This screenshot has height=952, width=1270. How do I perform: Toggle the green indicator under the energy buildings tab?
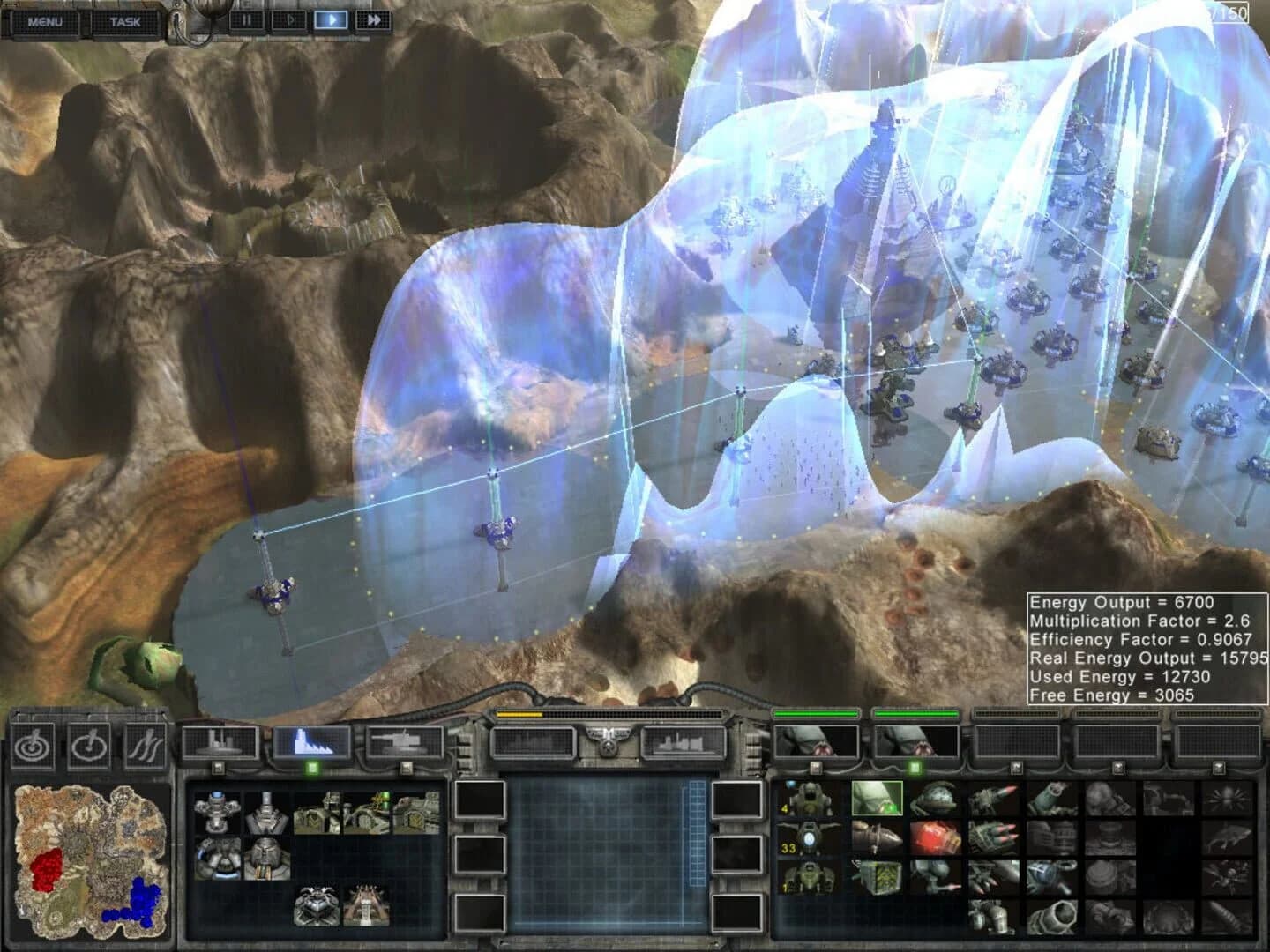(x=312, y=767)
